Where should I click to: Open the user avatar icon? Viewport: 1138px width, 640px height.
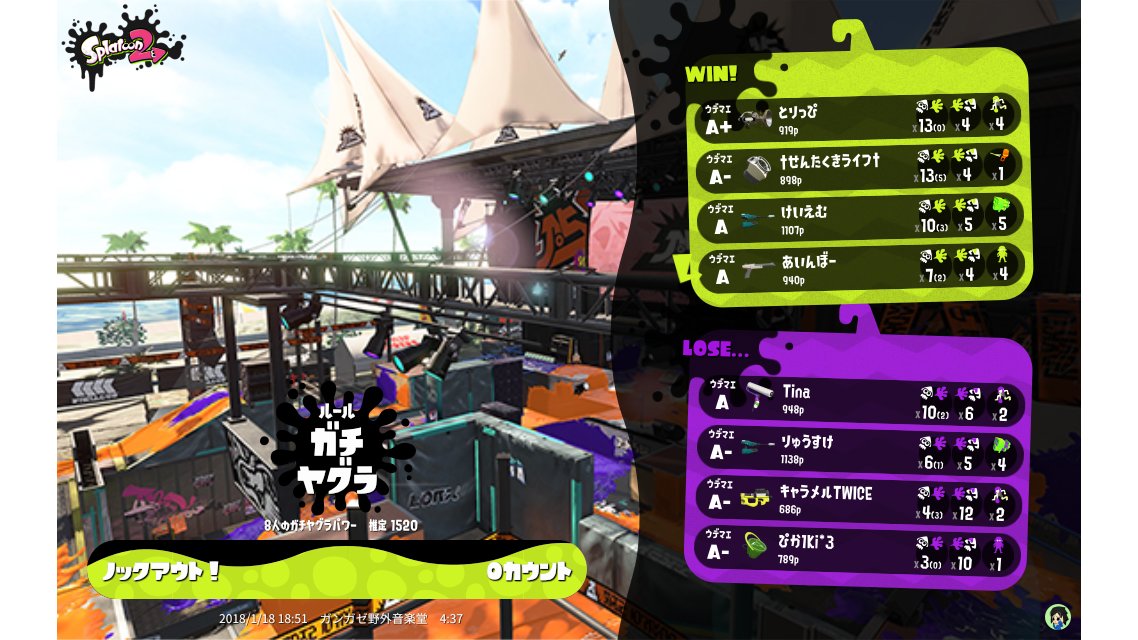click(x=1057, y=616)
